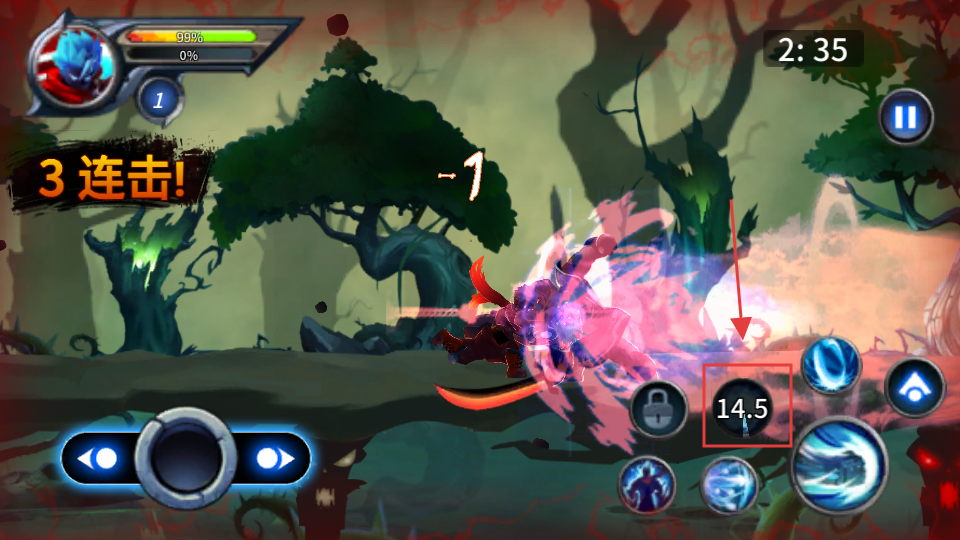Trigger the blue crescent swirl skill
The width and height of the screenshot is (960, 540).
click(830, 364)
